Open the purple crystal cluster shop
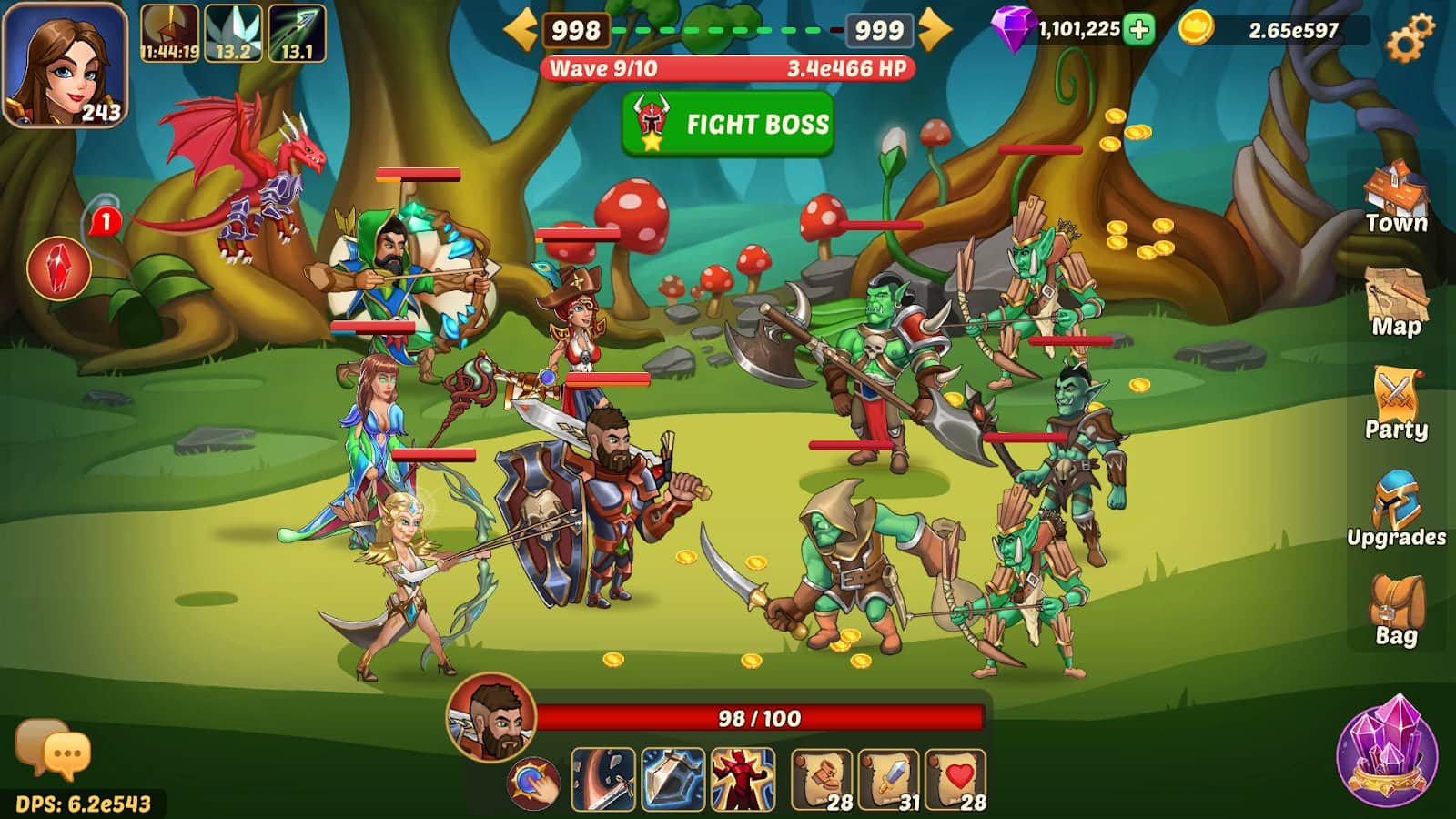The width and height of the screenshot is (1456, 819). (1387, 751)
